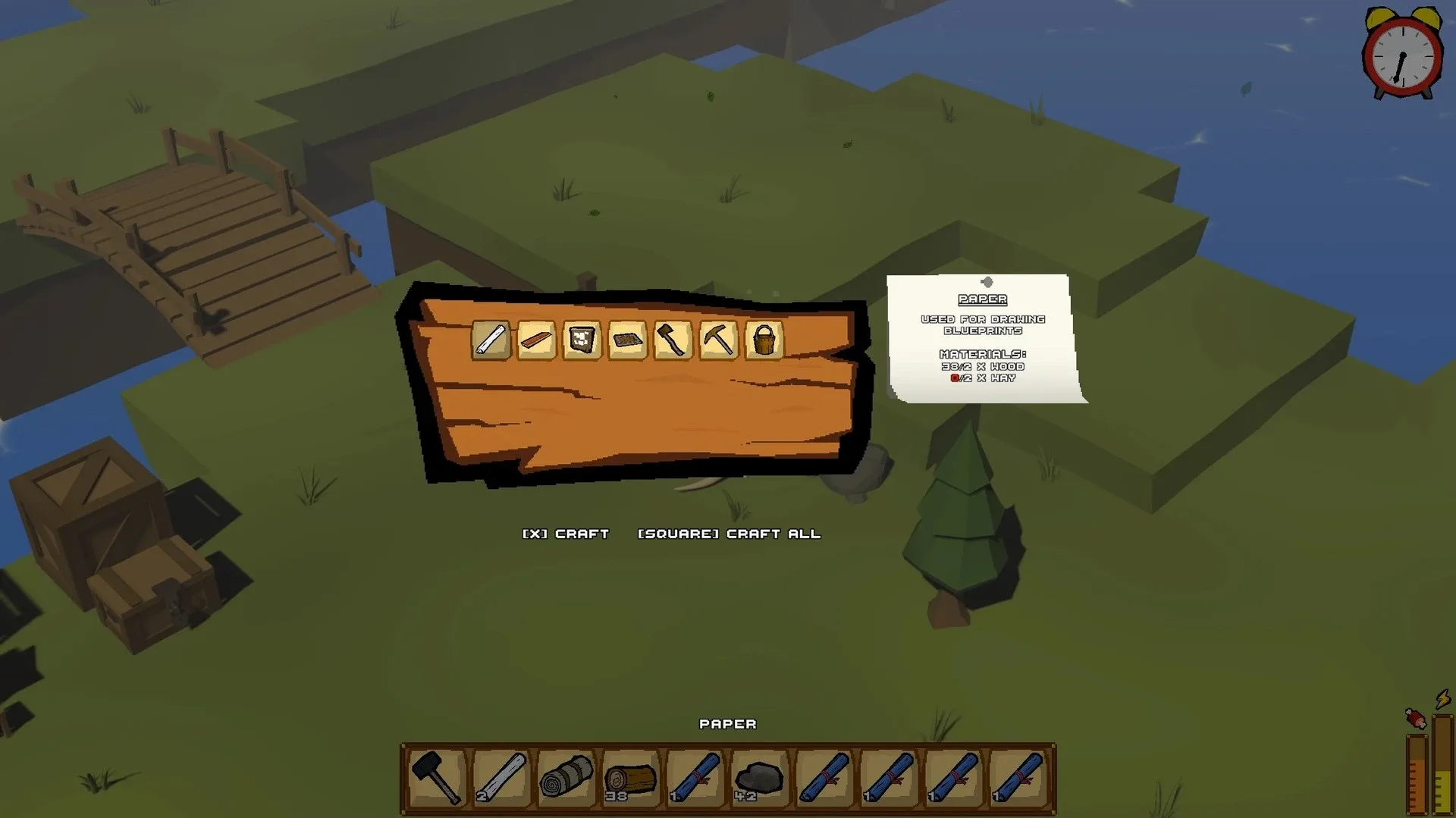
Task: Select the Bucket recipe icon
Action: pyautogui.click(x=764, y=343)
